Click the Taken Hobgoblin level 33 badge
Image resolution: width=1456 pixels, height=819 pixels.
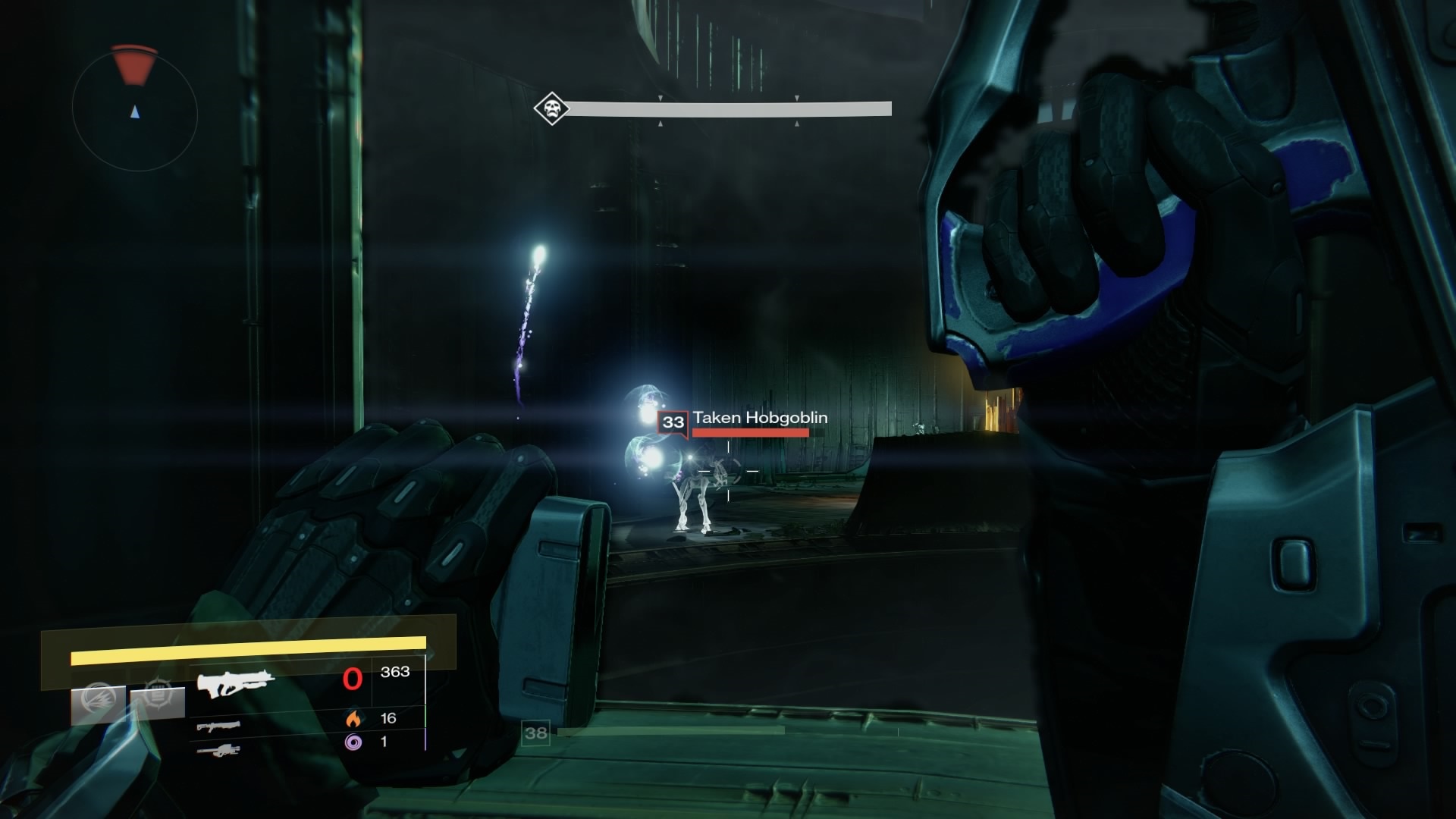point(673,422)
